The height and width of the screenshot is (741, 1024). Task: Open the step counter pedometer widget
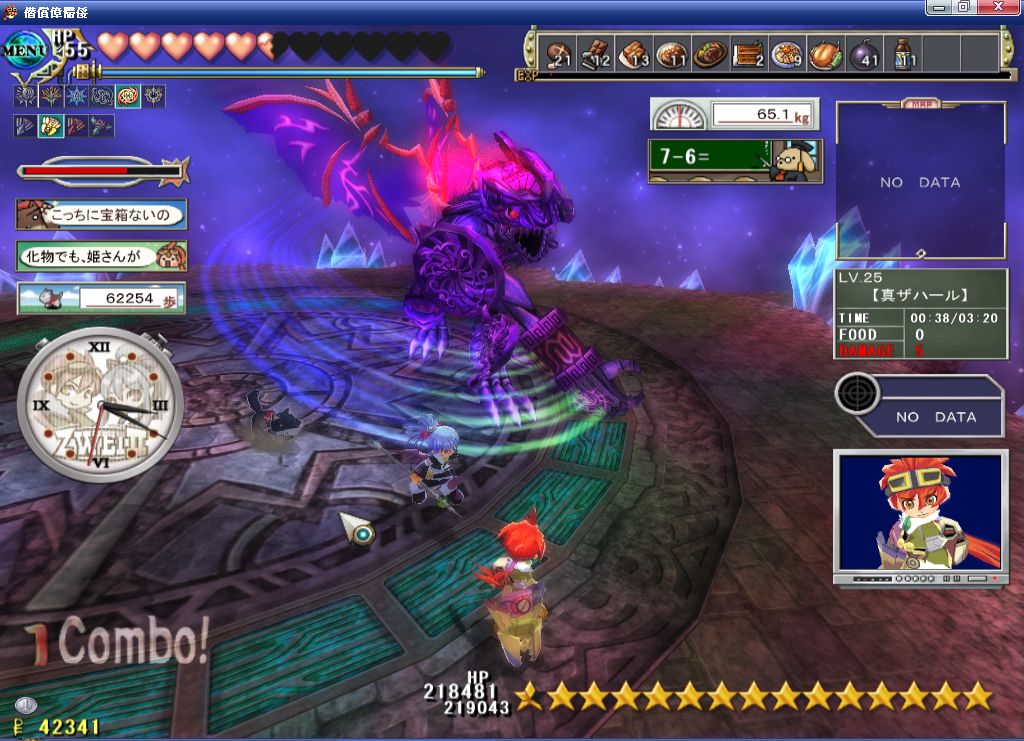[101, 298]
